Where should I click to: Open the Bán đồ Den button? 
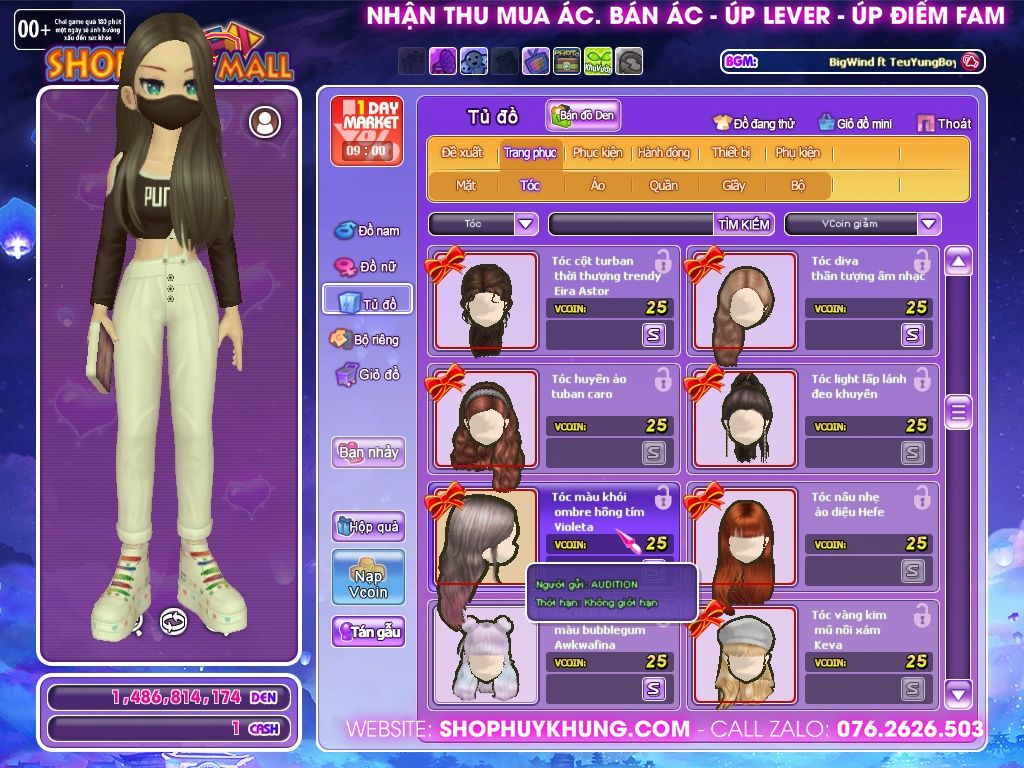(584, 116)
